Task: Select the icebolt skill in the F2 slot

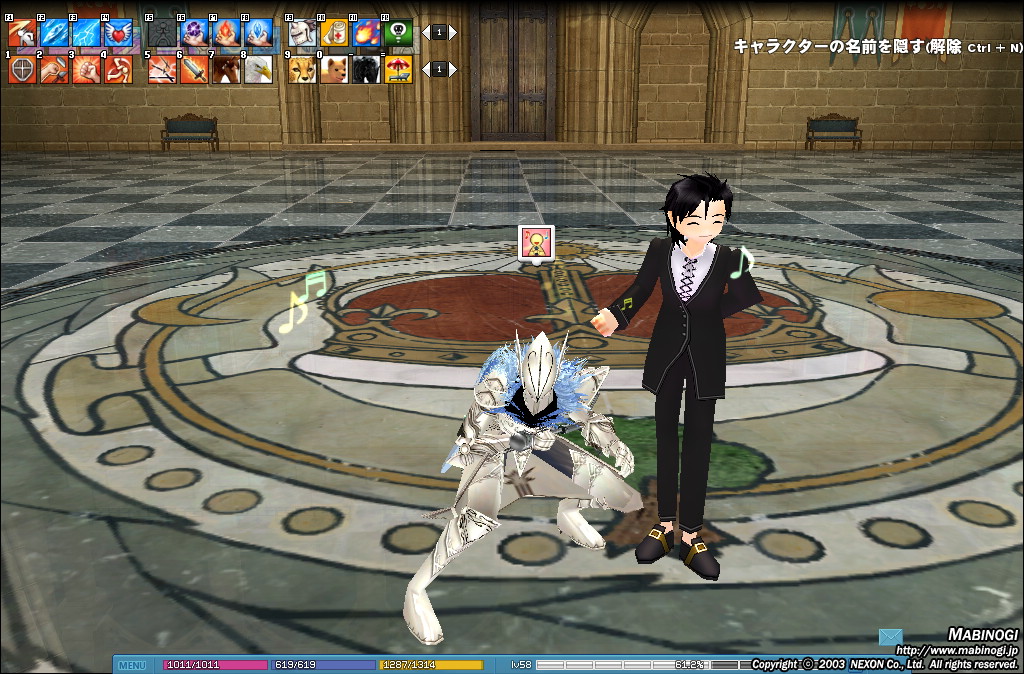Action: click(54, 33)
